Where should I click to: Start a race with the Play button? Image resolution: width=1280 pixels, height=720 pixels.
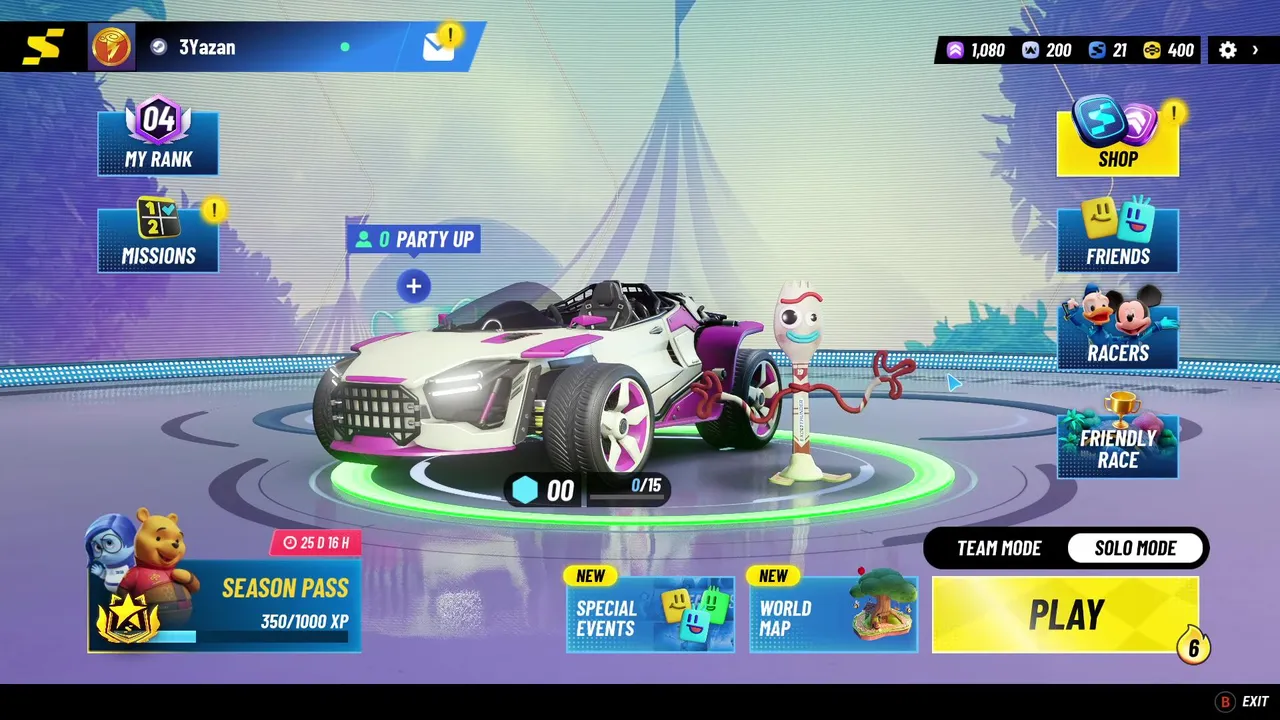[1065, 615]
